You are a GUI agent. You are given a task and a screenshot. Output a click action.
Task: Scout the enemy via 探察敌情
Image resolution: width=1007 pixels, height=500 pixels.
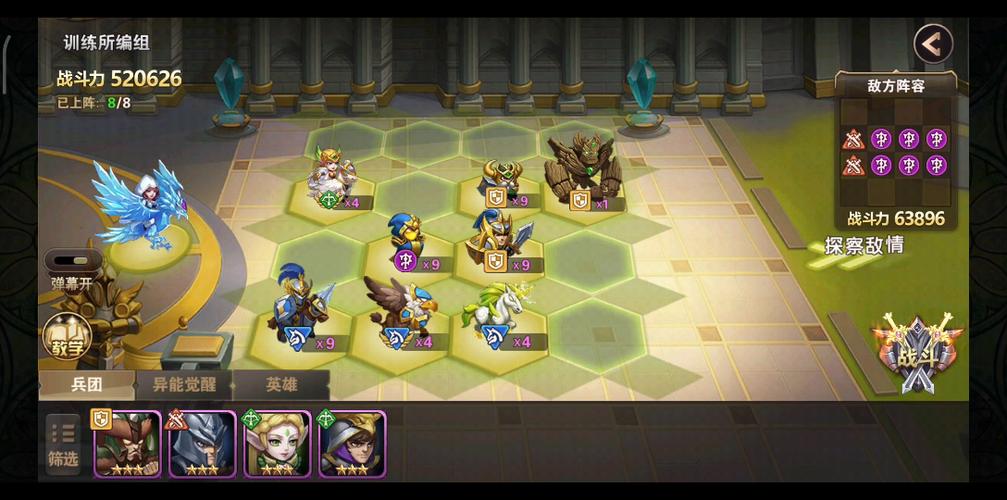click(x=864, y=245)
